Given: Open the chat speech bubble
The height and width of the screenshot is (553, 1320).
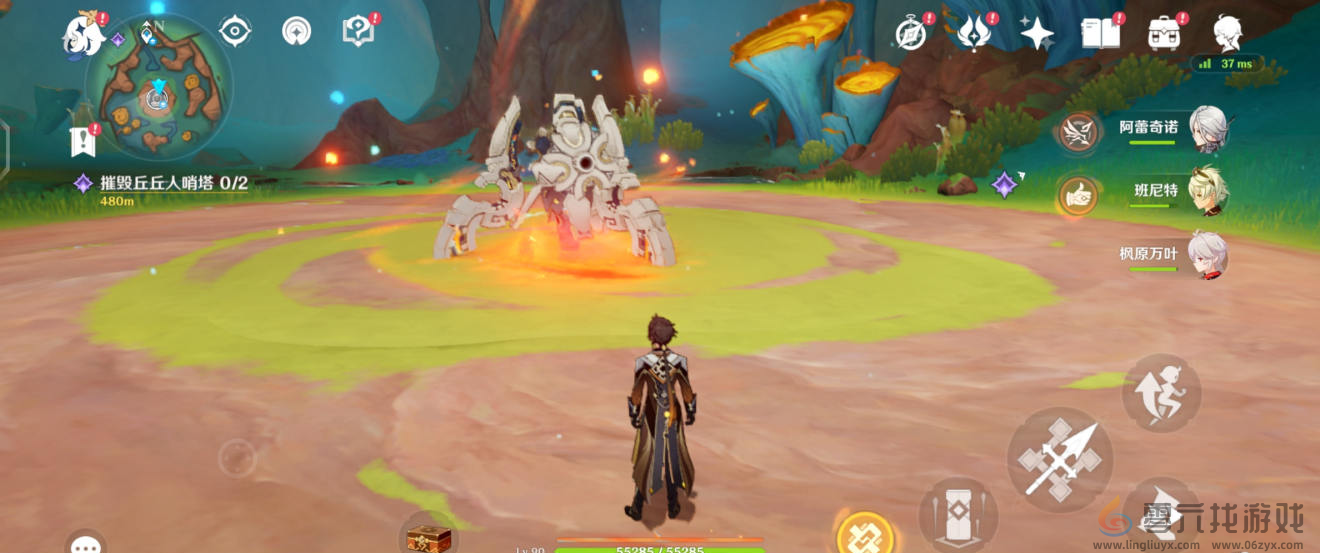Looking at the screenshot, I should click(x=86, y=544).
